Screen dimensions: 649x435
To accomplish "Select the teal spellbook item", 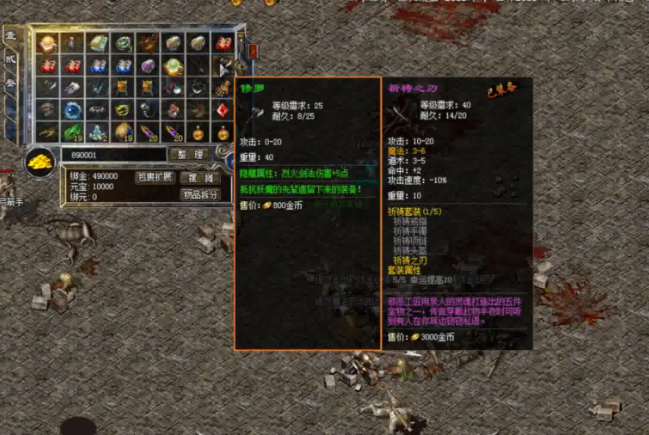I will [x=97, y=44].
